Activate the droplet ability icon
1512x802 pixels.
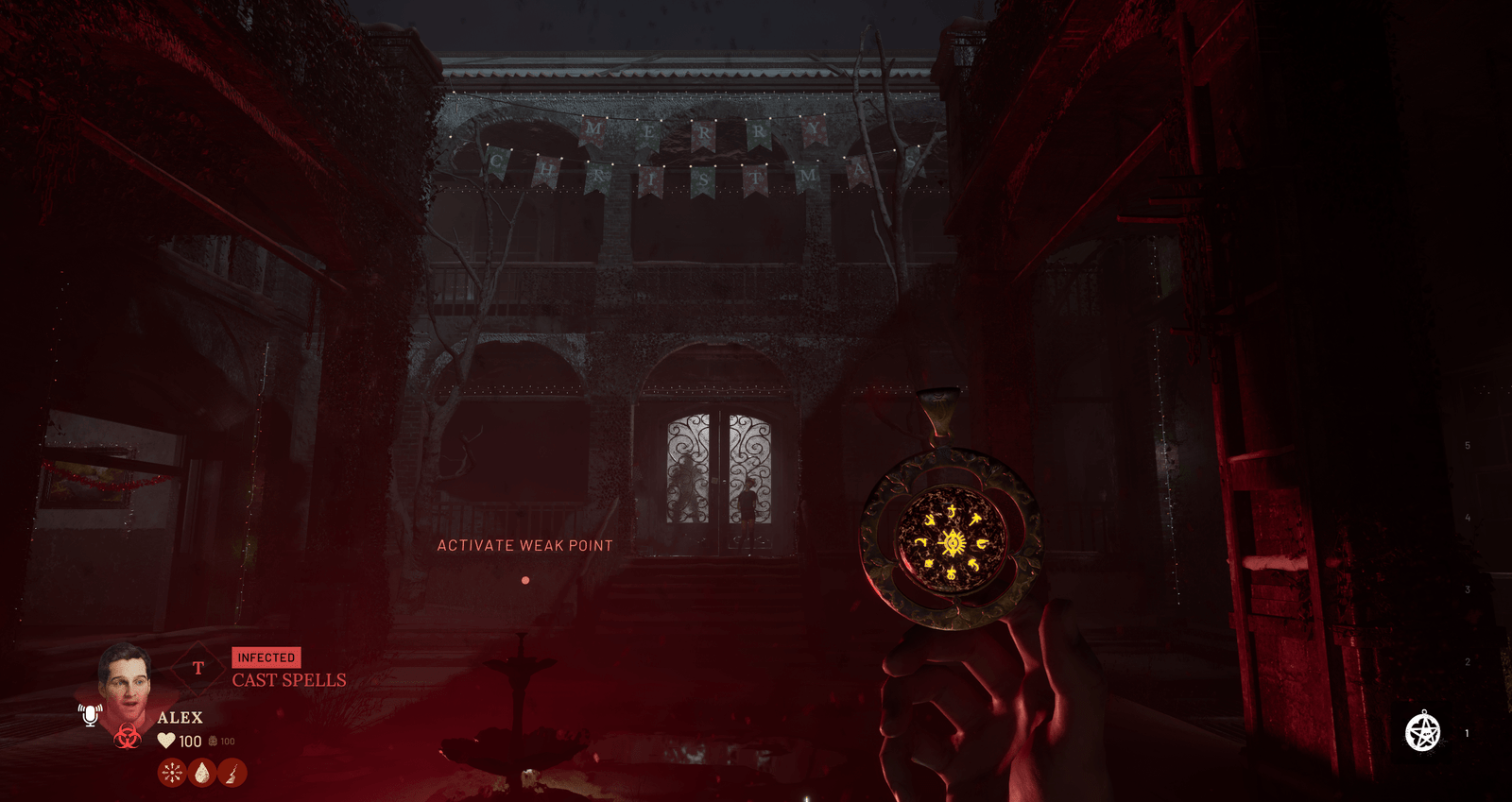point(202,773)
